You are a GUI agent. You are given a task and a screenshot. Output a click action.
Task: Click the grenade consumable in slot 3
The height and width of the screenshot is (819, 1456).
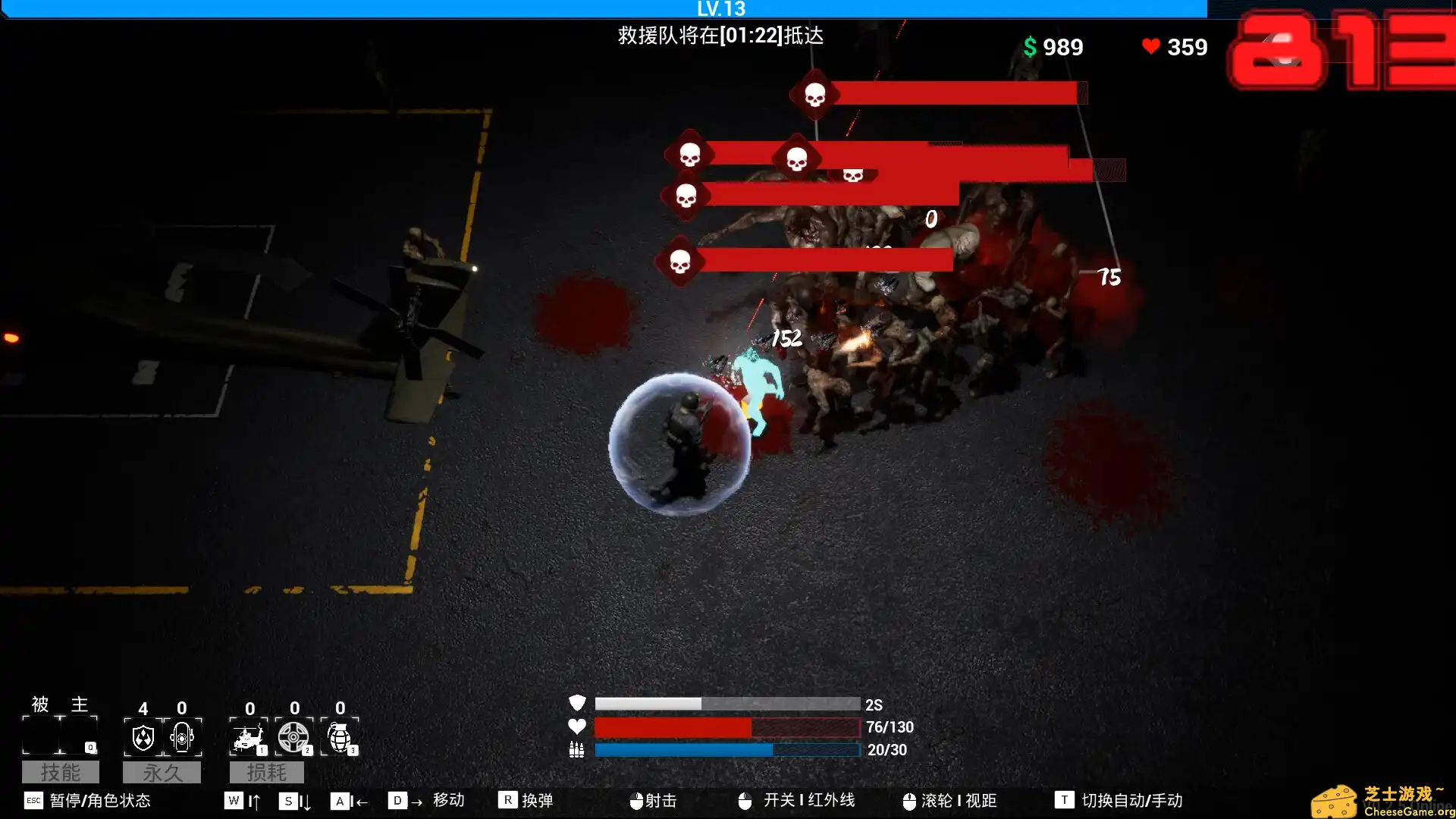point(340,737)
